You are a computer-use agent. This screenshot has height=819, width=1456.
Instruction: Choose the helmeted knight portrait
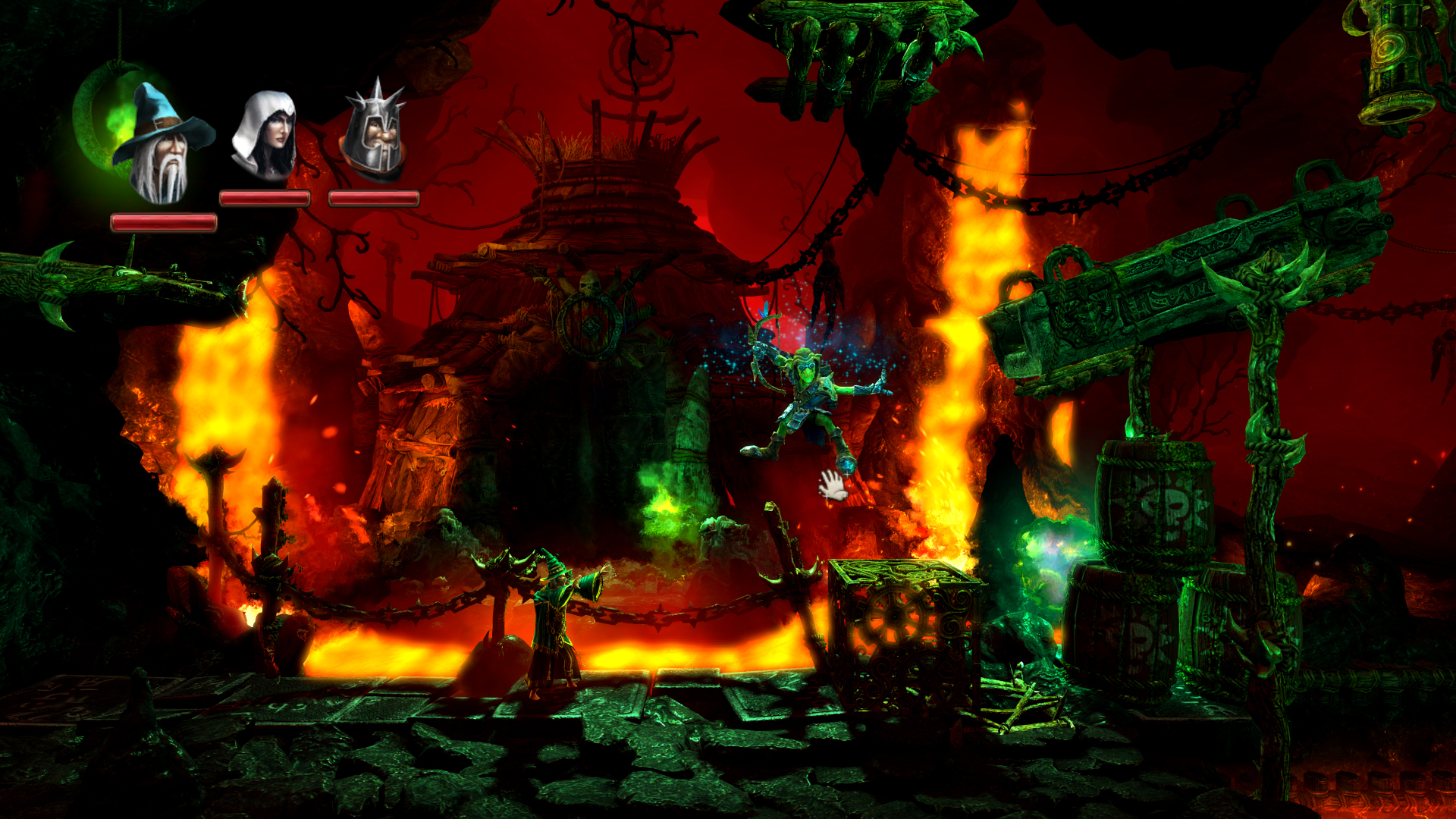373,133
